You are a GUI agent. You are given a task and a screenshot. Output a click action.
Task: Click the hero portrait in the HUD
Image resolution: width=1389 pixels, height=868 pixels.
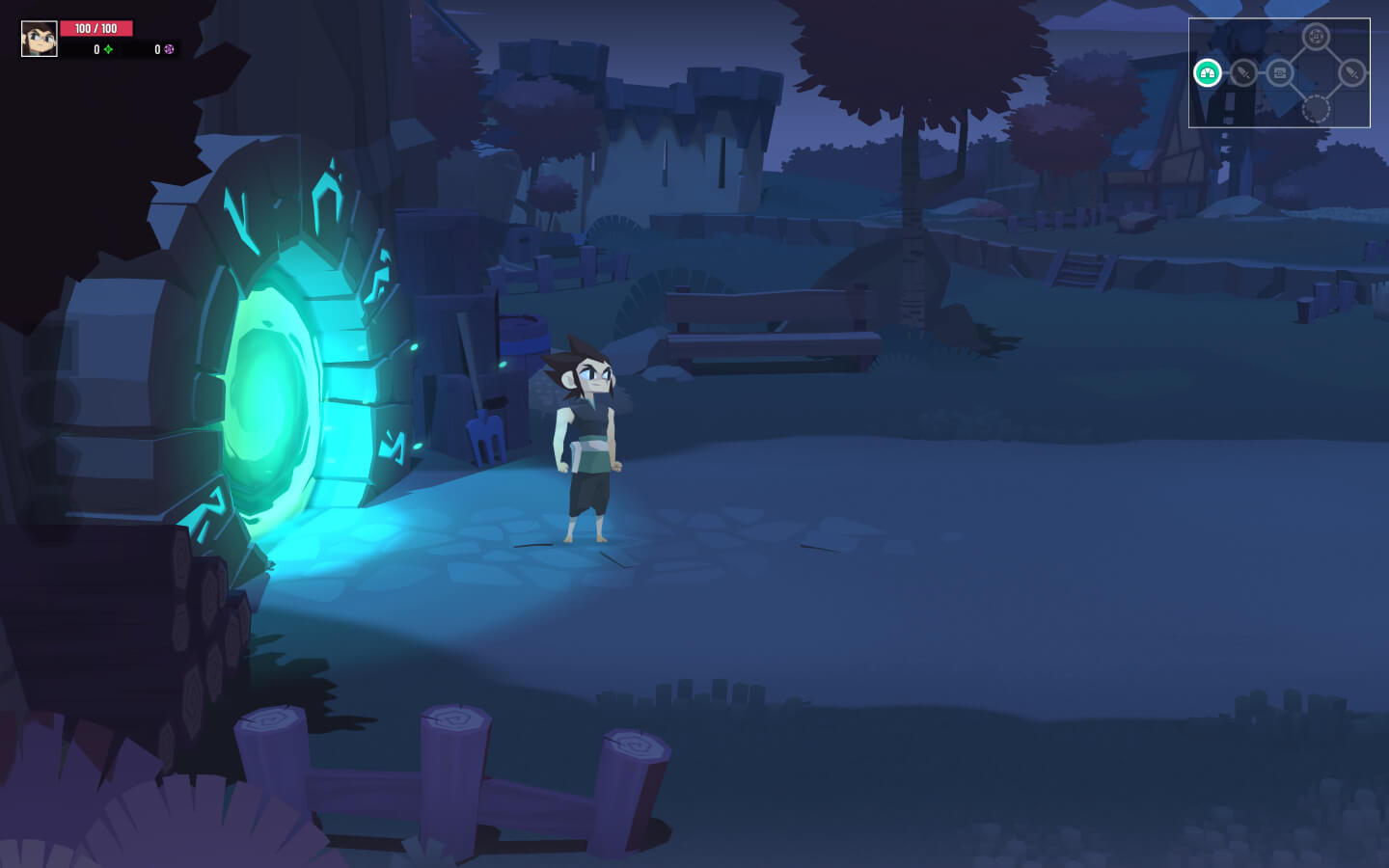(x=40, y=39)
